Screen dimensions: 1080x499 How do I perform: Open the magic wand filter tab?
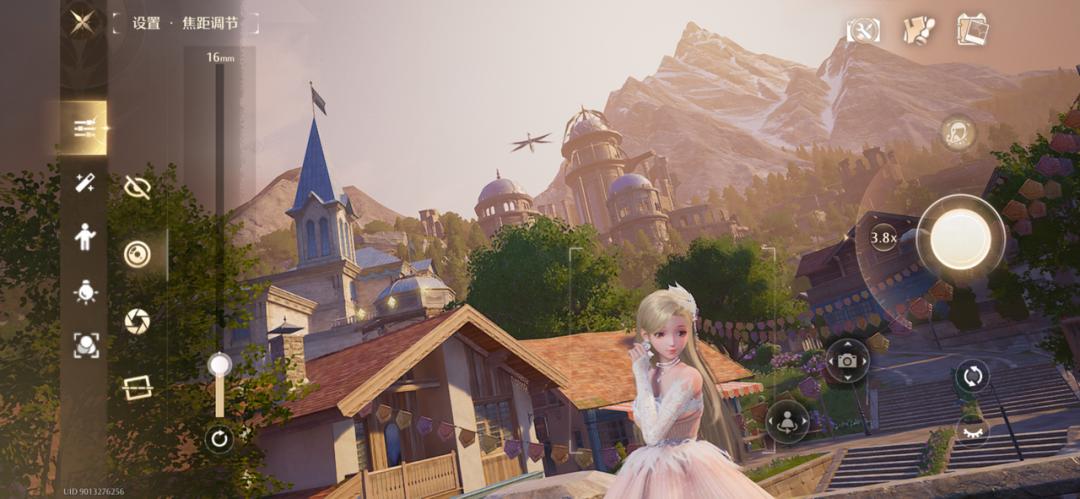[x=85, y=182]
